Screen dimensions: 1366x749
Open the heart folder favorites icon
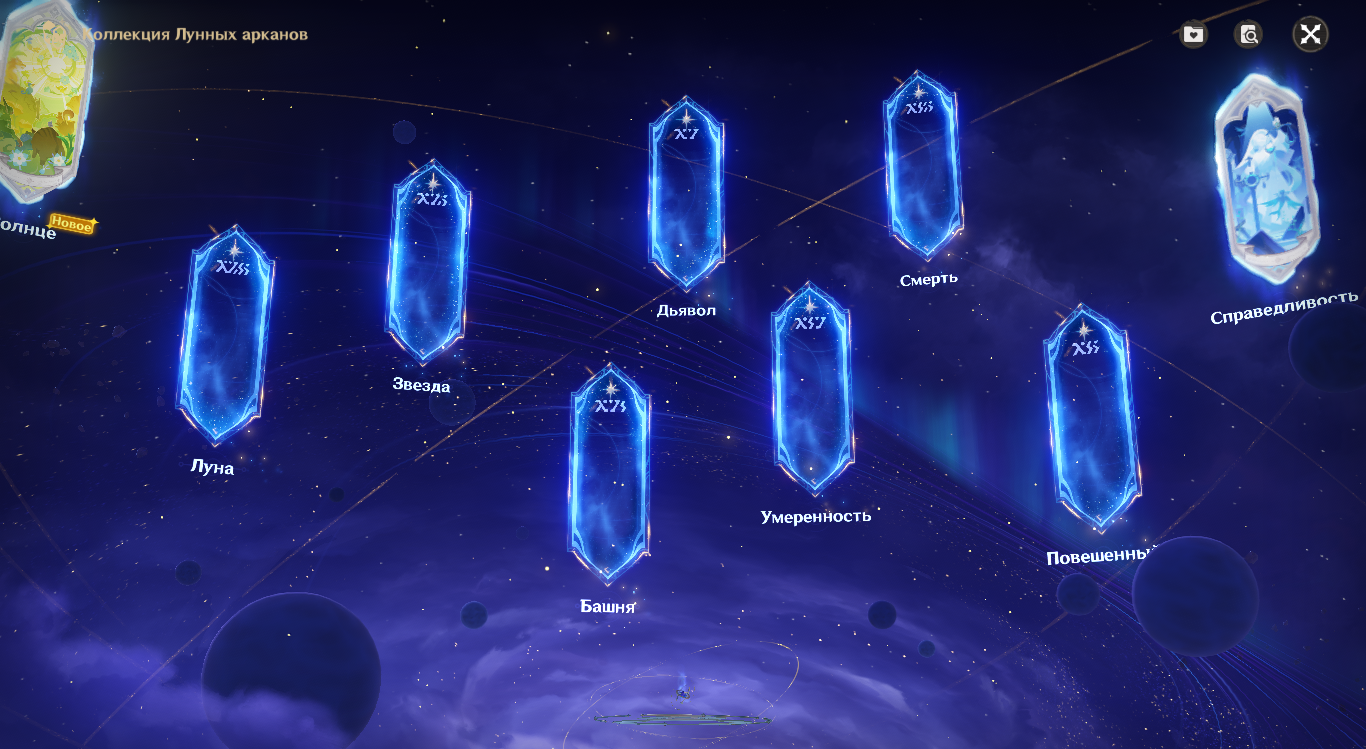[1193, 35]
